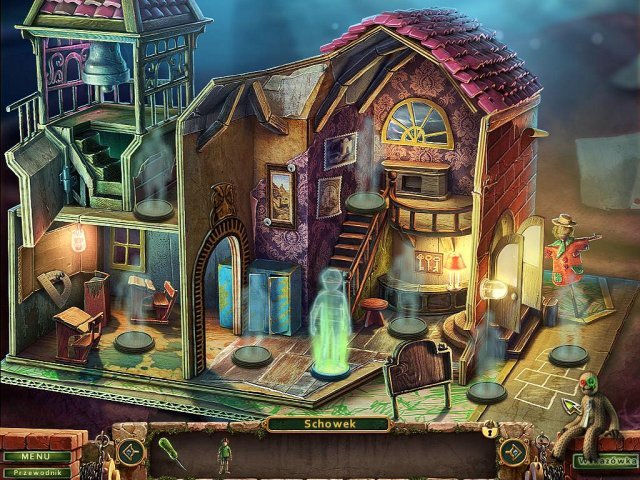
Task: Use the Wskazówka hint button
Action: tap(603, 461)
